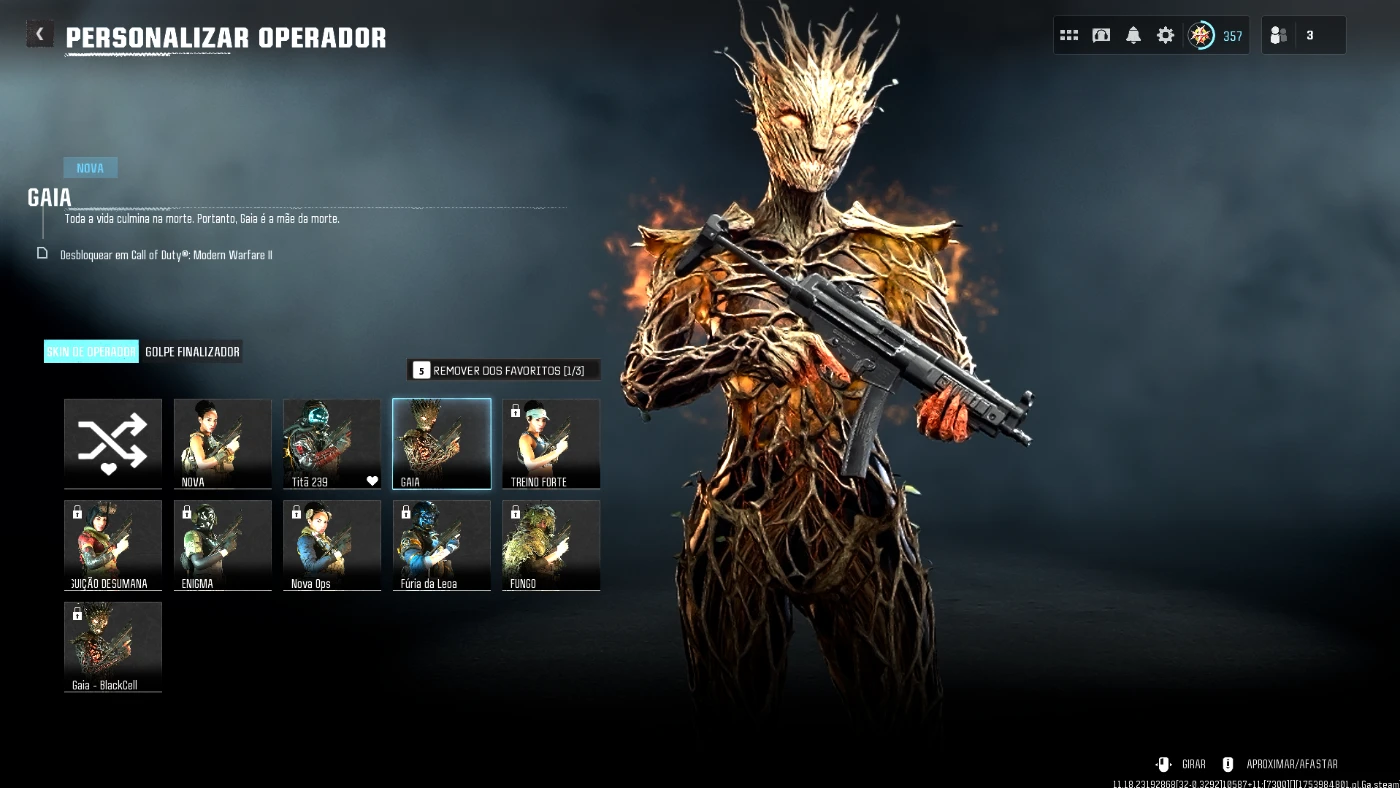
Task: Open the social party panel
Action: click(x=1302, y=35)
